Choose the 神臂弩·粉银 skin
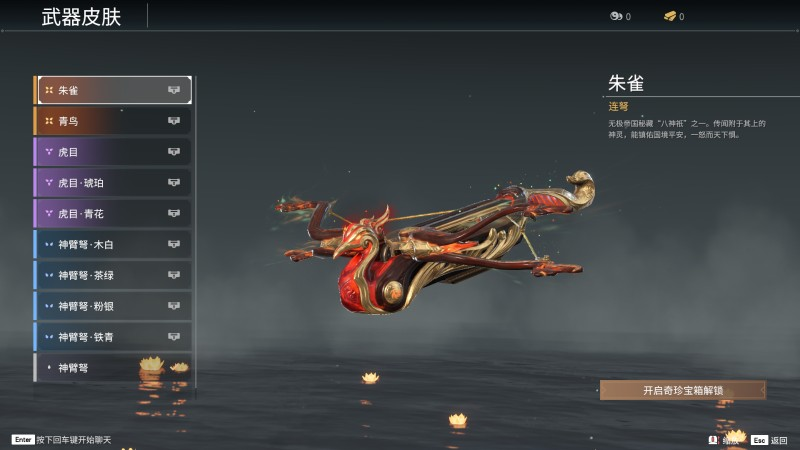800x450 pixels. 113,306
